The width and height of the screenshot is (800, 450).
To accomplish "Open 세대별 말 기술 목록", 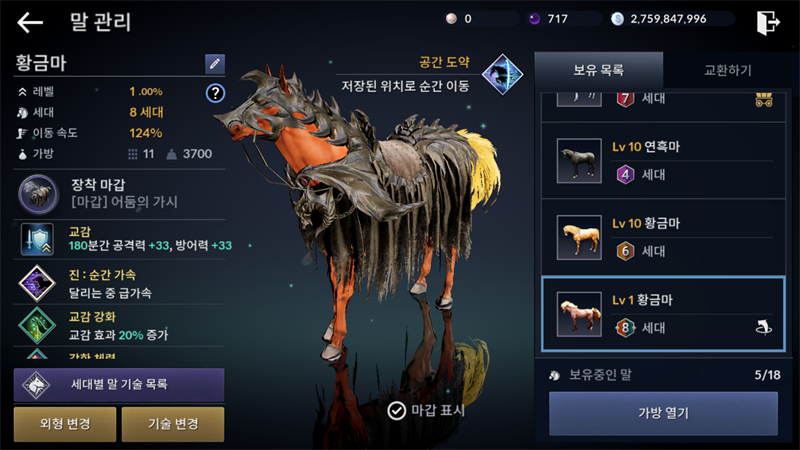I will point(119,384).
